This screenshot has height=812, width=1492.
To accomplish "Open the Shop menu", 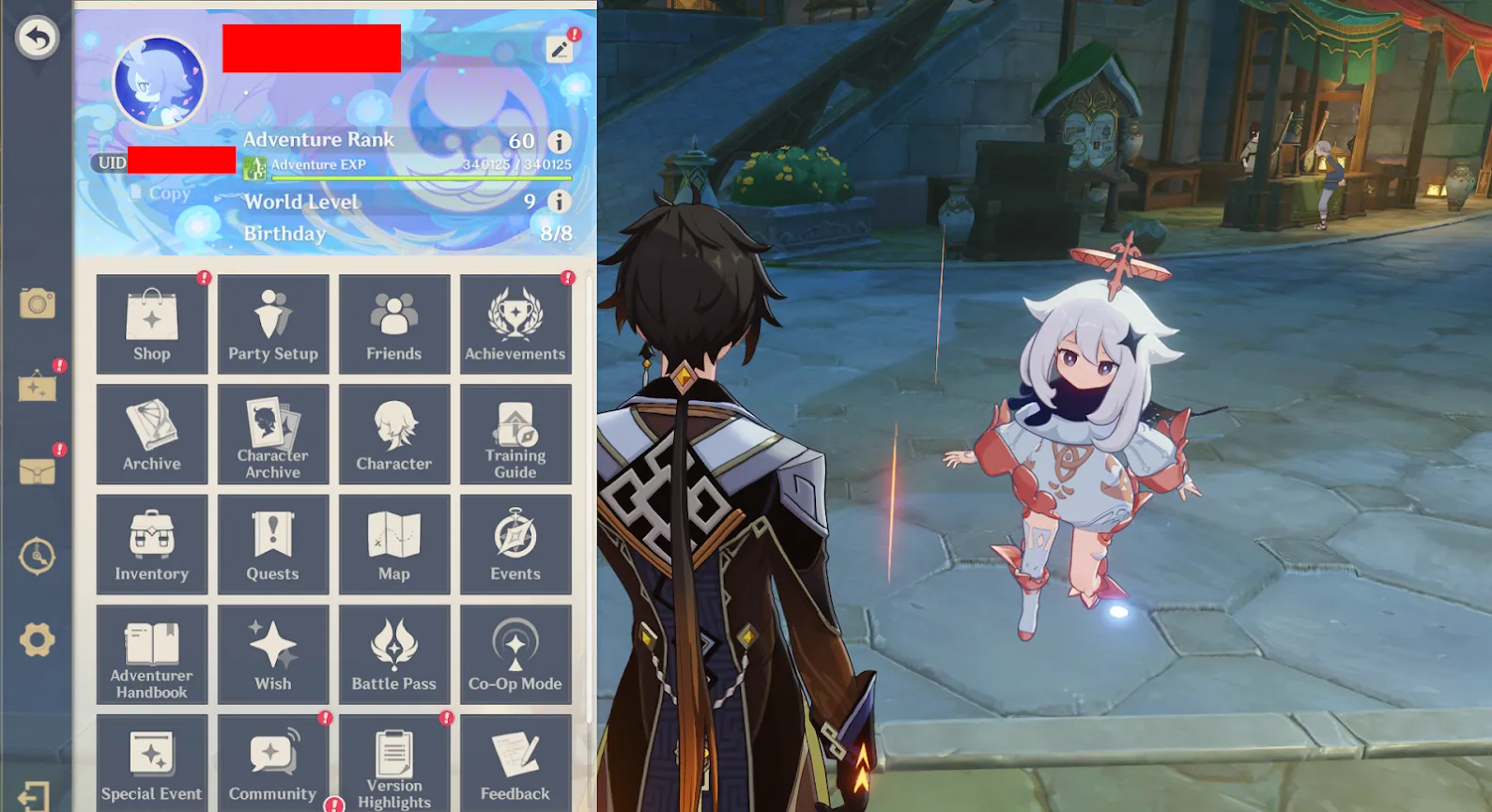I will click(x=151, y=325).
